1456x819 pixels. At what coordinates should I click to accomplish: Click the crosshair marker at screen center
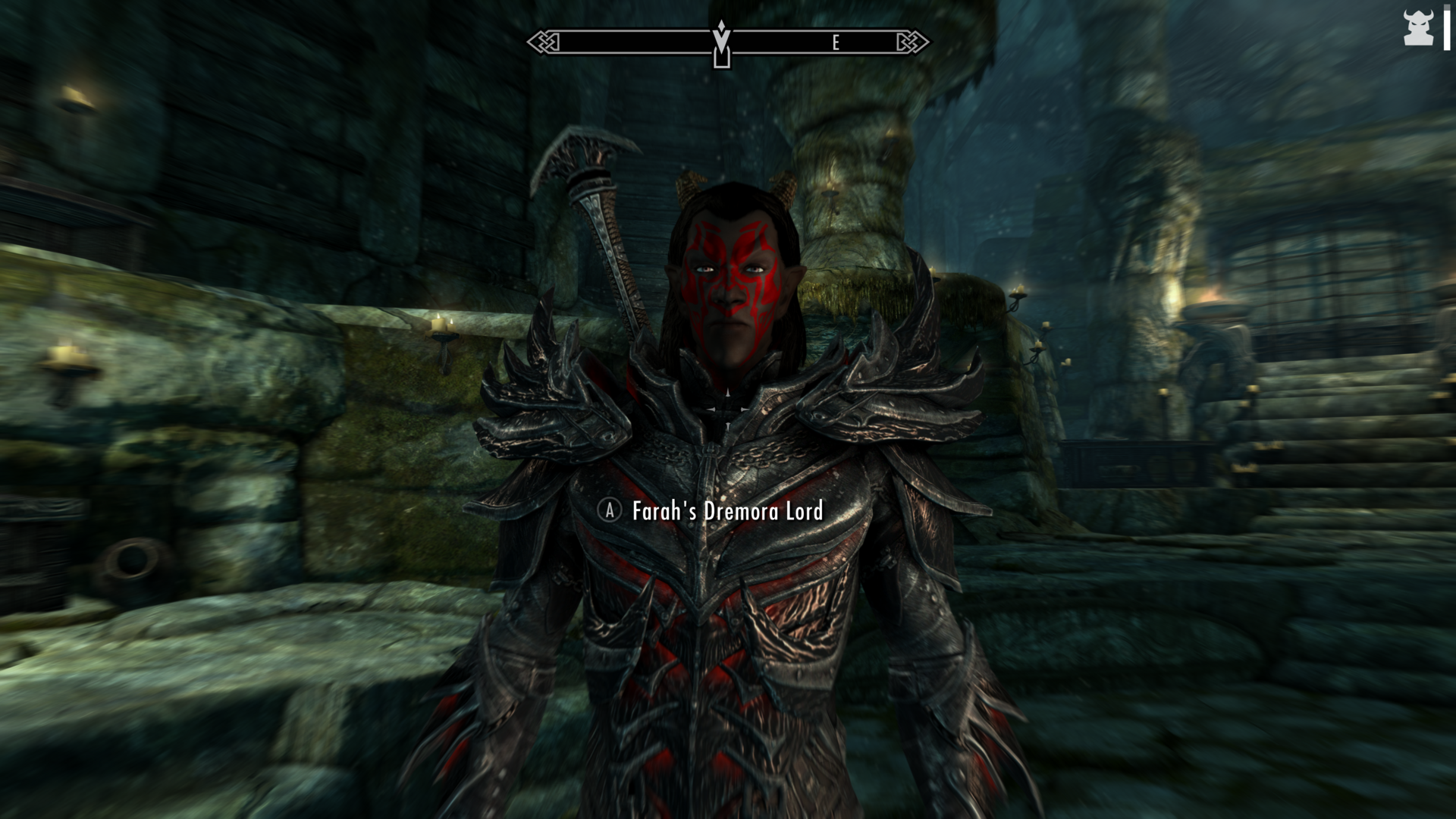726,409
